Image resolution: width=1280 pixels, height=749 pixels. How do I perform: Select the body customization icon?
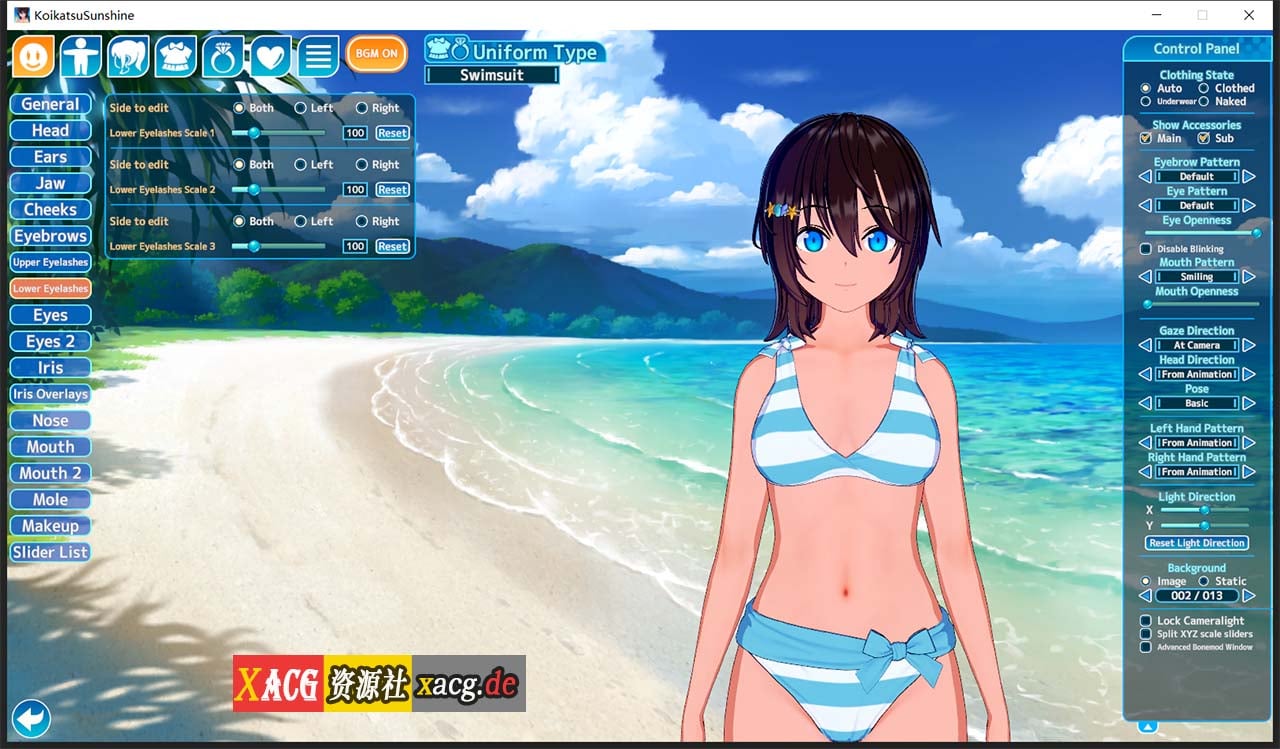pyautogui.click(x=81, y=56)
